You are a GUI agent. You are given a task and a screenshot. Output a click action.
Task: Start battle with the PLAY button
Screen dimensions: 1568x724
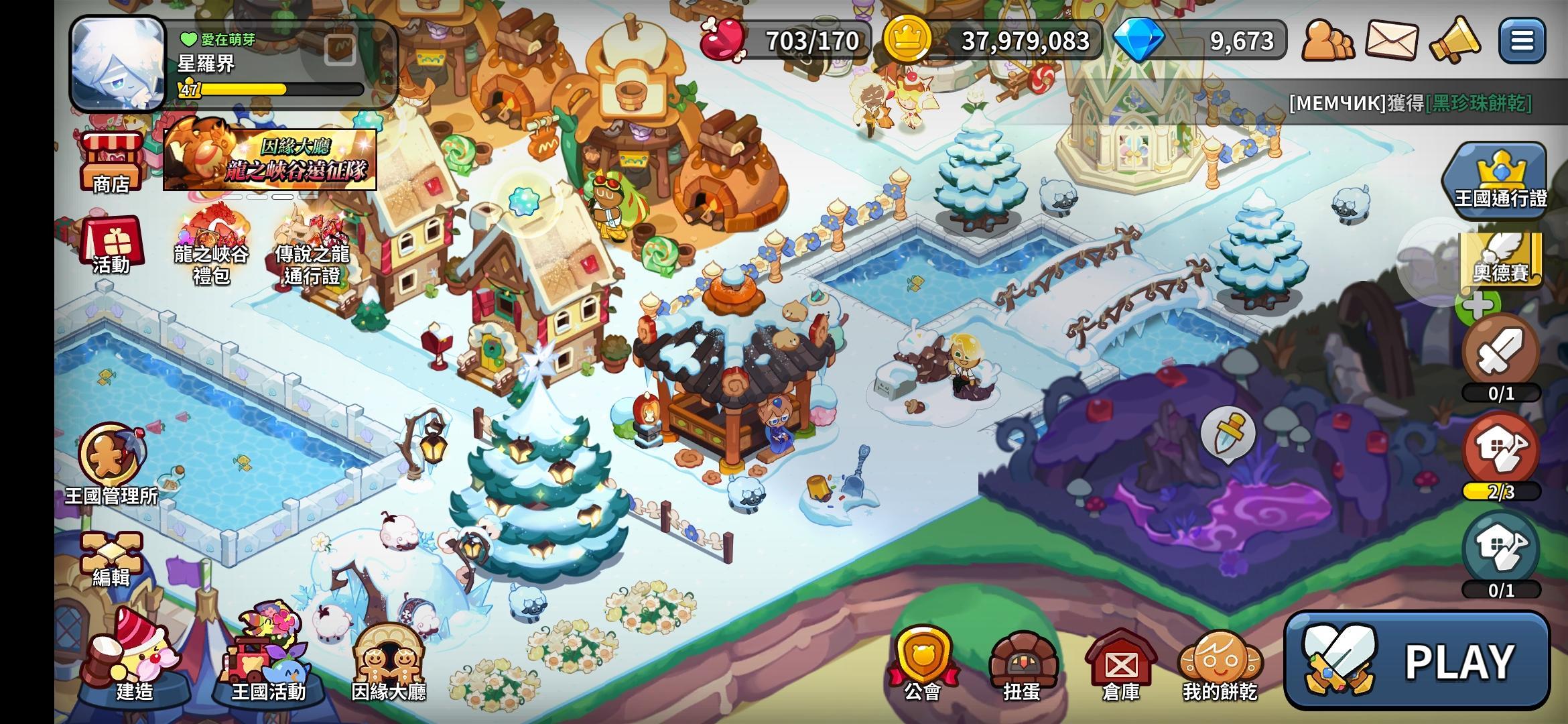pos(1417,661)
